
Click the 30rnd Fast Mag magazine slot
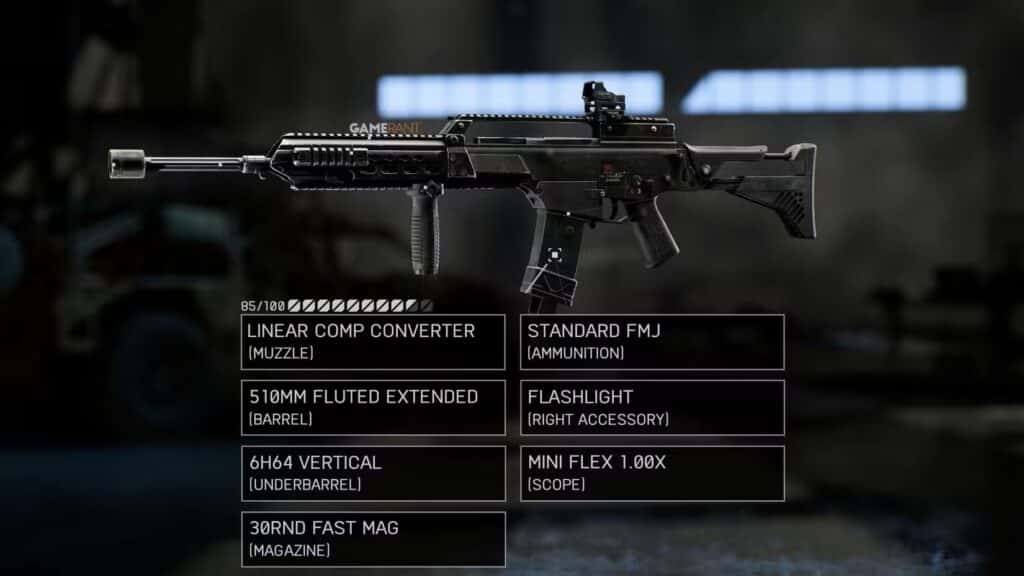(x=373, y=539)
